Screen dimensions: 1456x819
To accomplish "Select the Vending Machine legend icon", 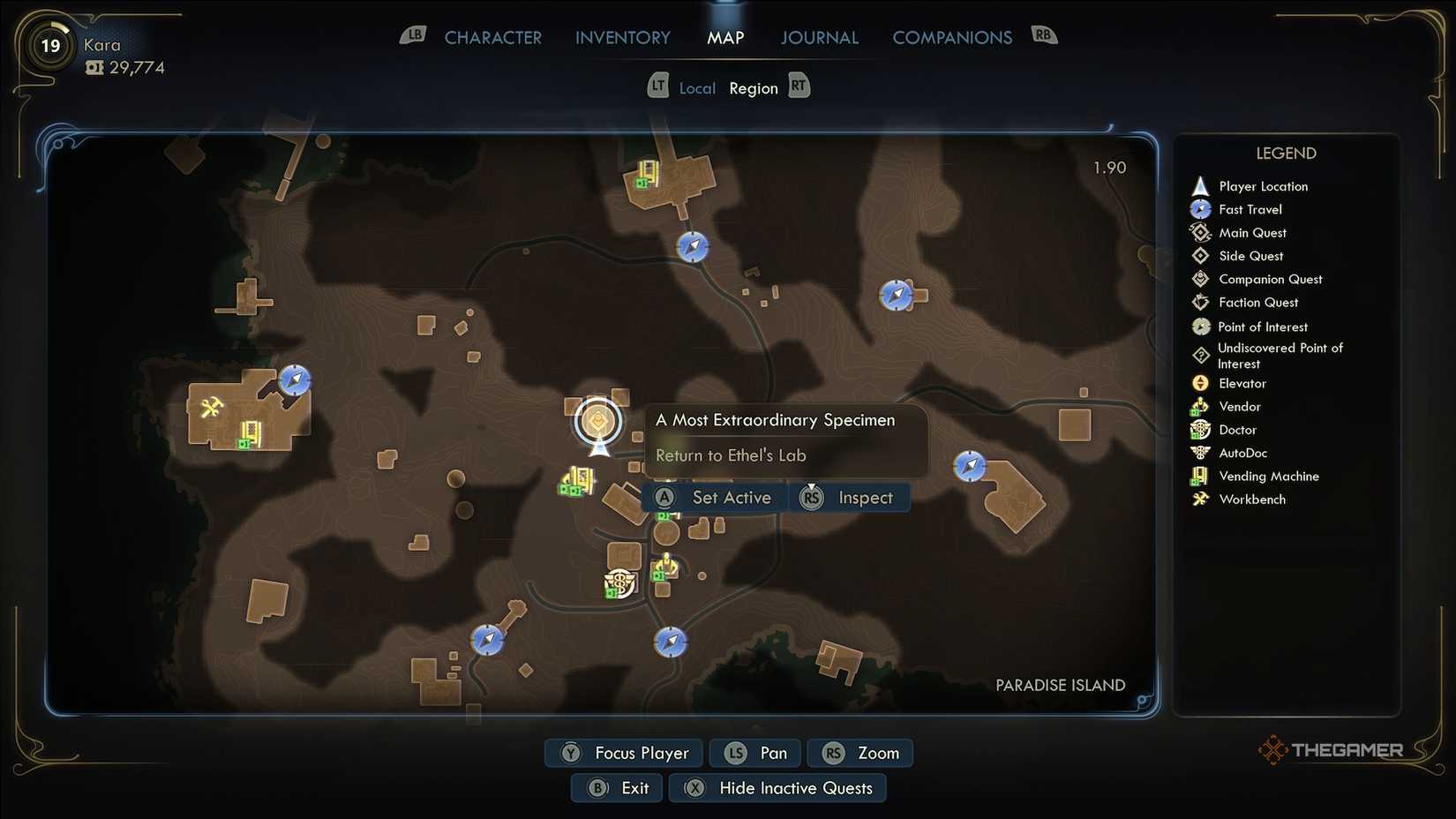I will 1201,476.
